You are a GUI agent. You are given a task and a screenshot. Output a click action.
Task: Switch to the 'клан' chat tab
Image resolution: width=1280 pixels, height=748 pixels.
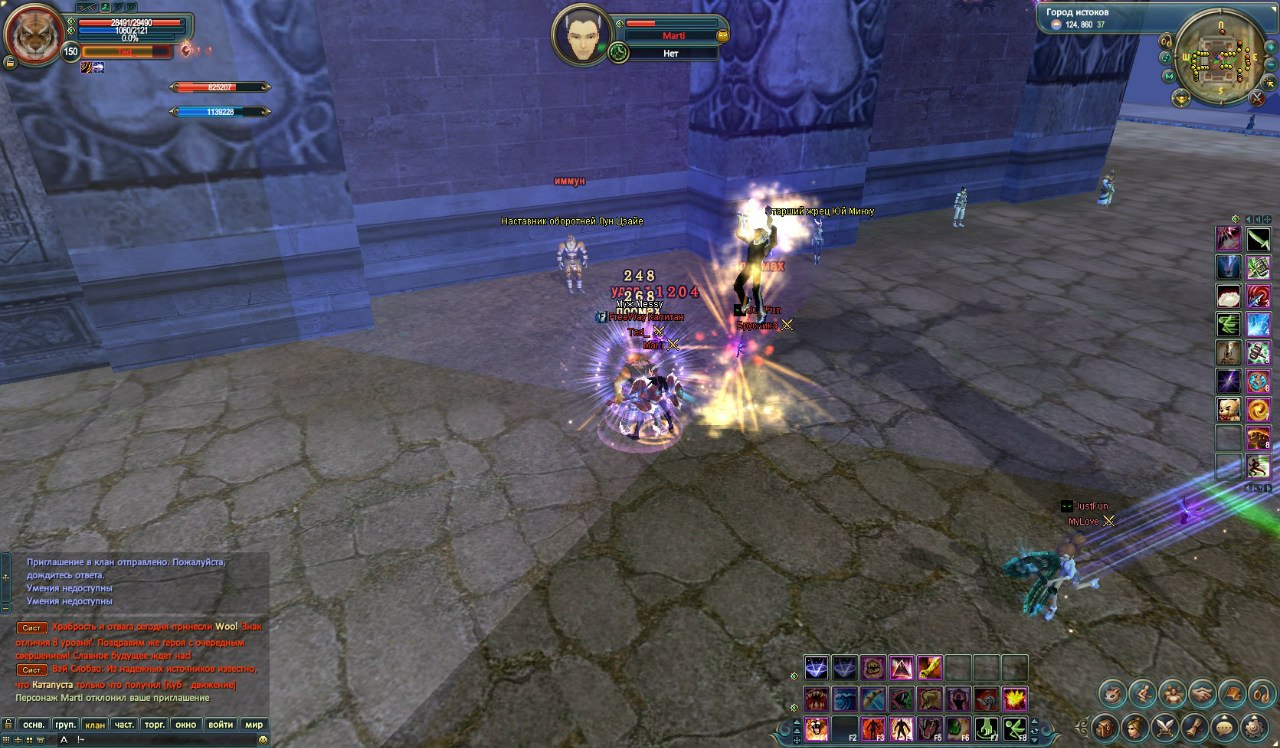[x=95, y=724]
